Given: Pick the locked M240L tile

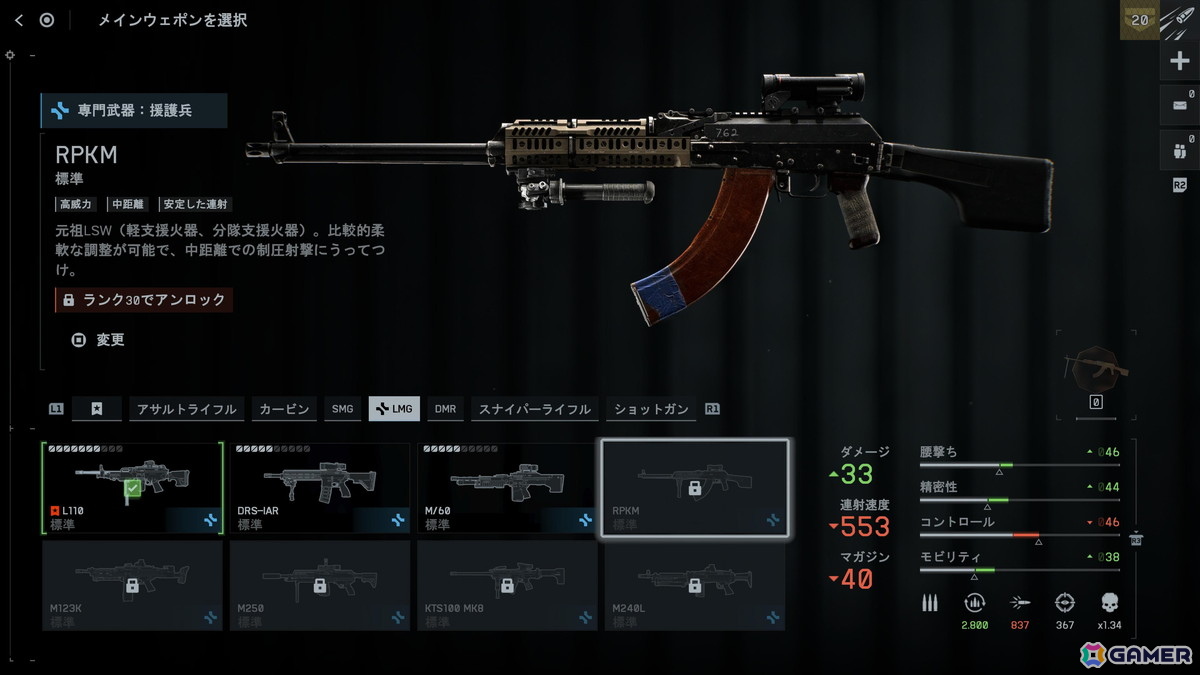Looking at the screenshot, I should [694, 585].
